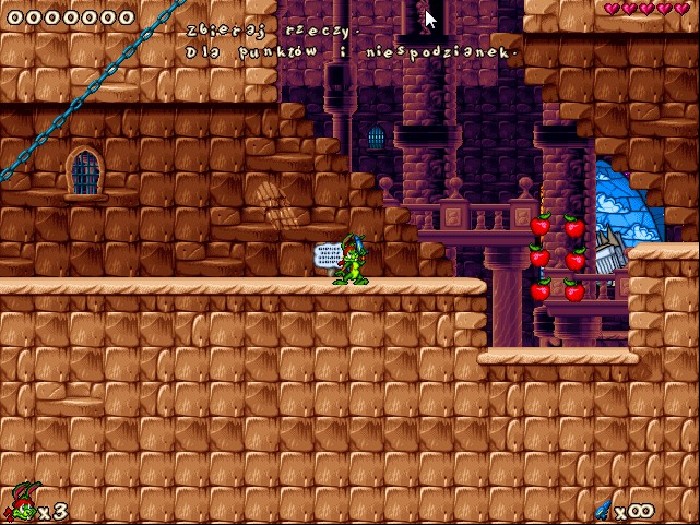Click the blaster weapon icon
This screenshot has height=525, width=700.
tap(603, 508)
